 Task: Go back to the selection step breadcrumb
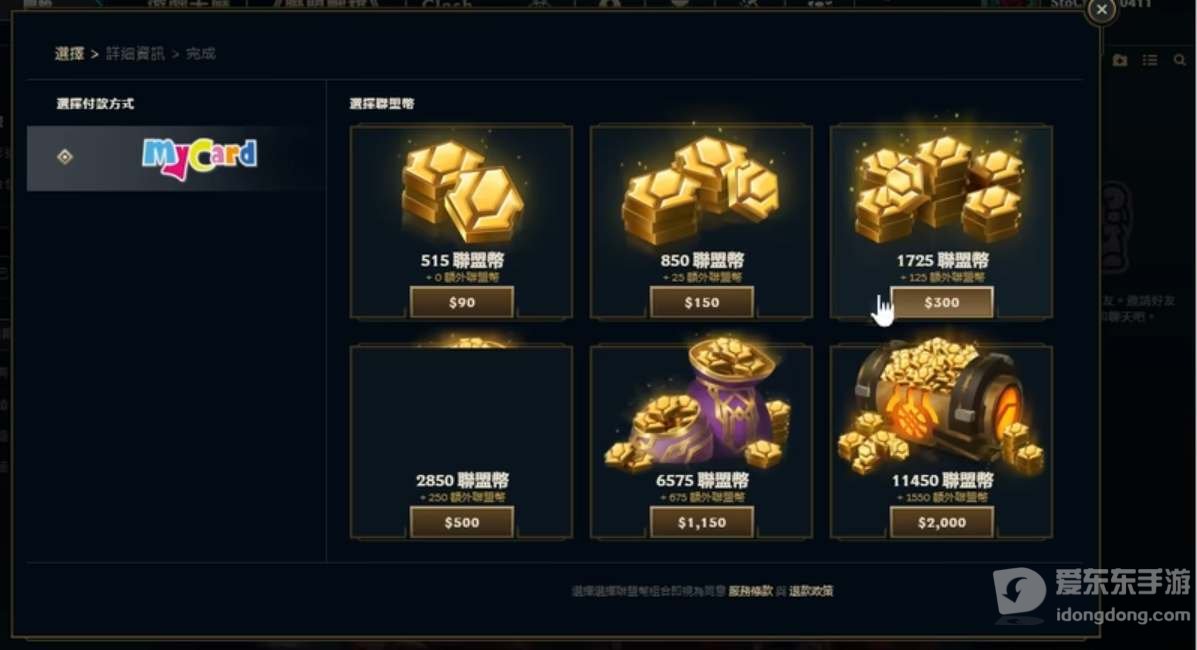coord(69,54)
